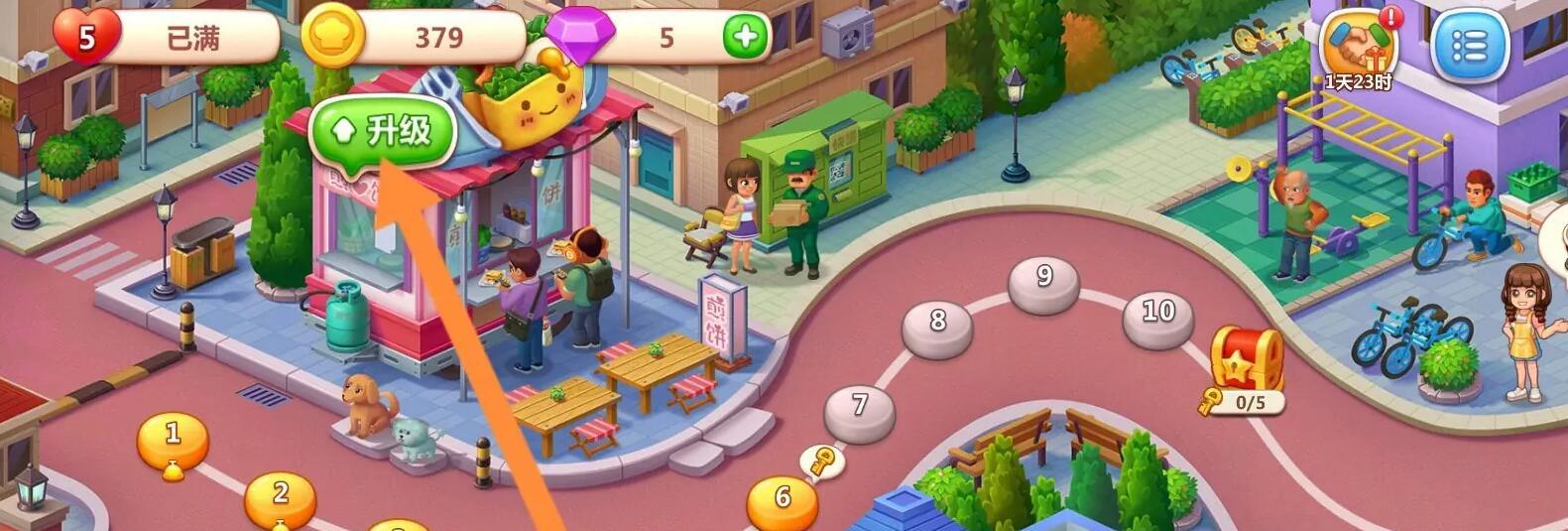
Task: Add more purple gems with plus button
Action: 745,38
